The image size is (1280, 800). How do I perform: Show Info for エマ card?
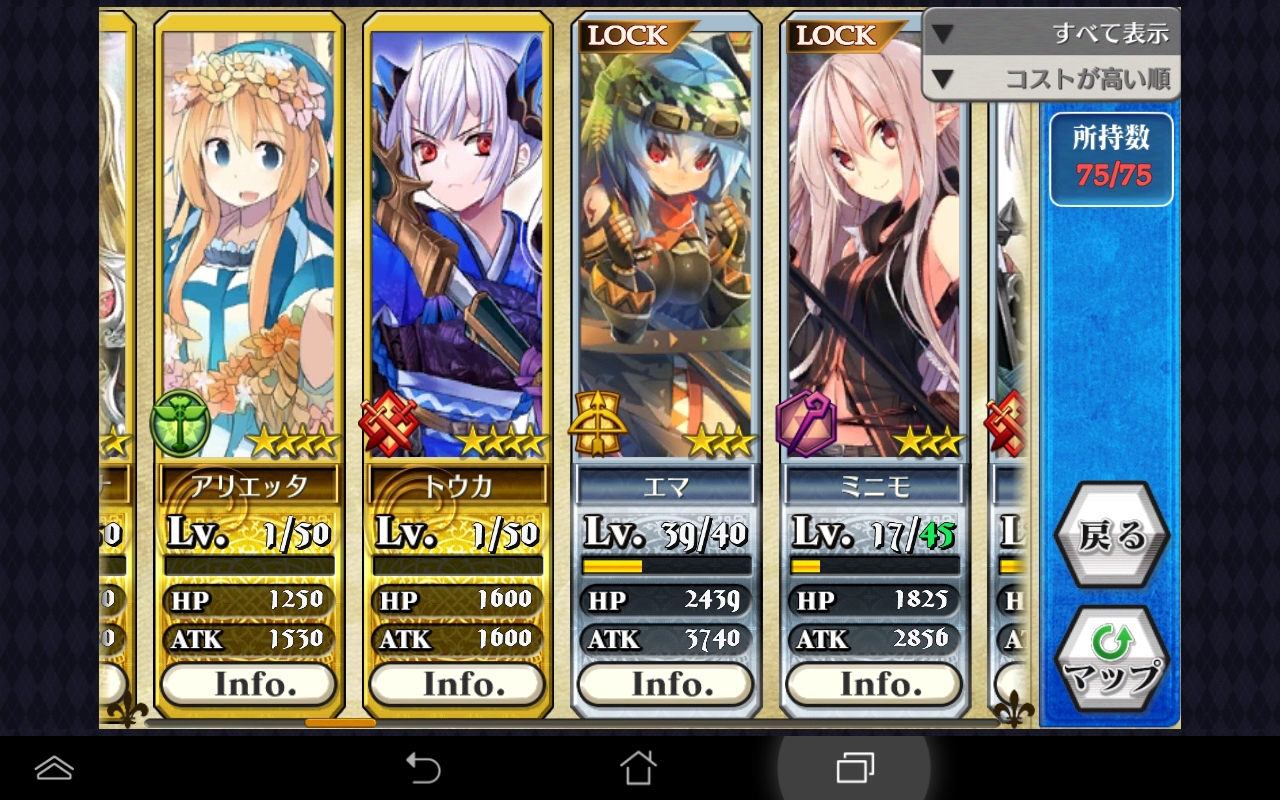pyautogui.click(x=665, y=684)
